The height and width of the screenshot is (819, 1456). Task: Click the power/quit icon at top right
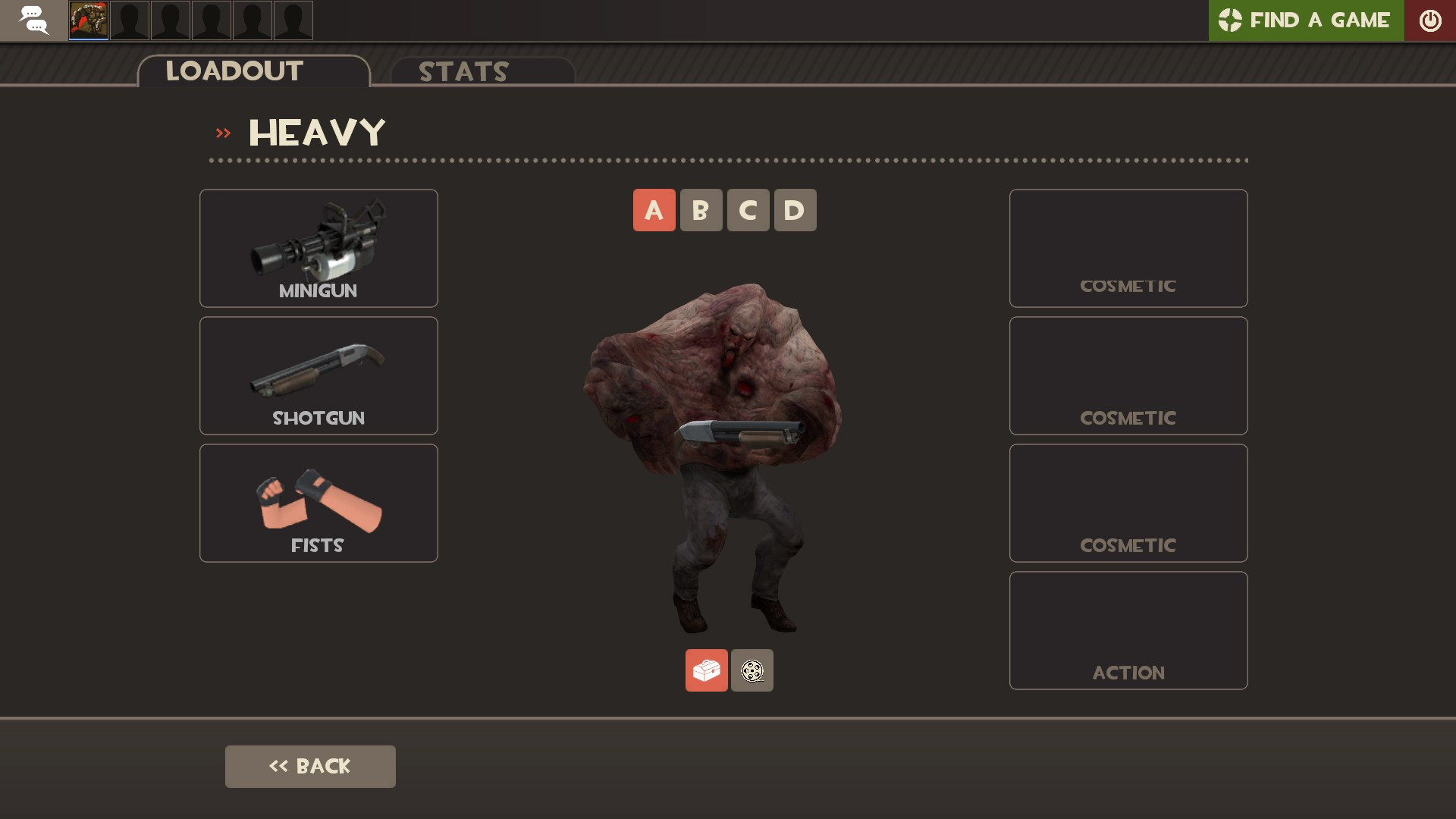point(1431,20)
